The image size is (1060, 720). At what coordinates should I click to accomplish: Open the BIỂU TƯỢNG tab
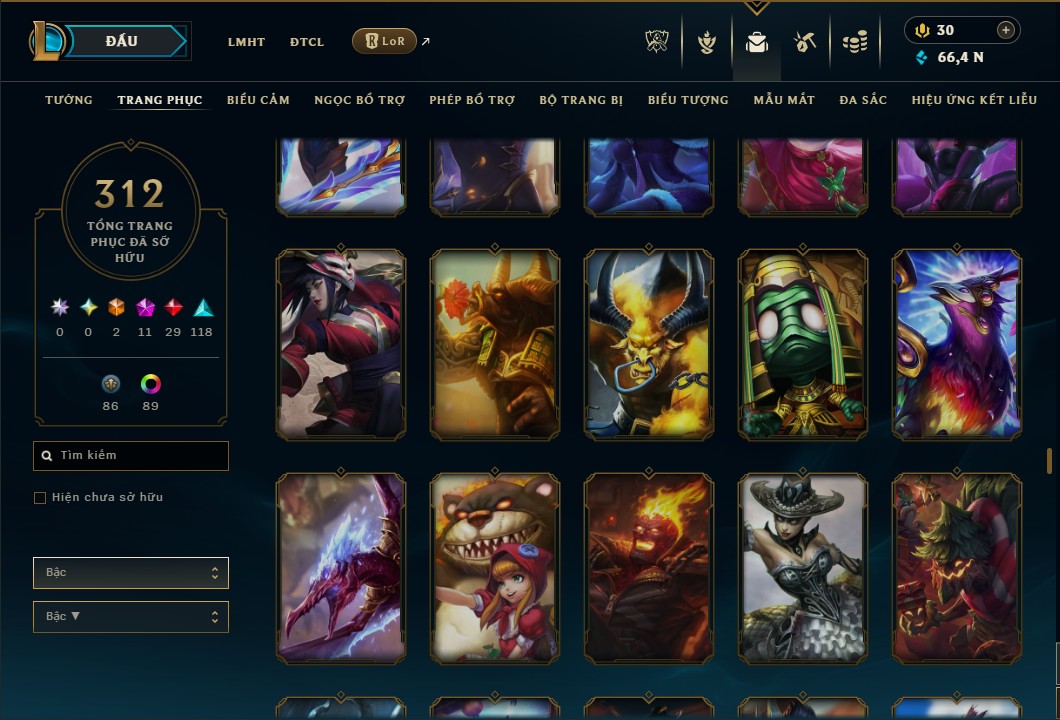pyautogui.click(x=688, y=100)
